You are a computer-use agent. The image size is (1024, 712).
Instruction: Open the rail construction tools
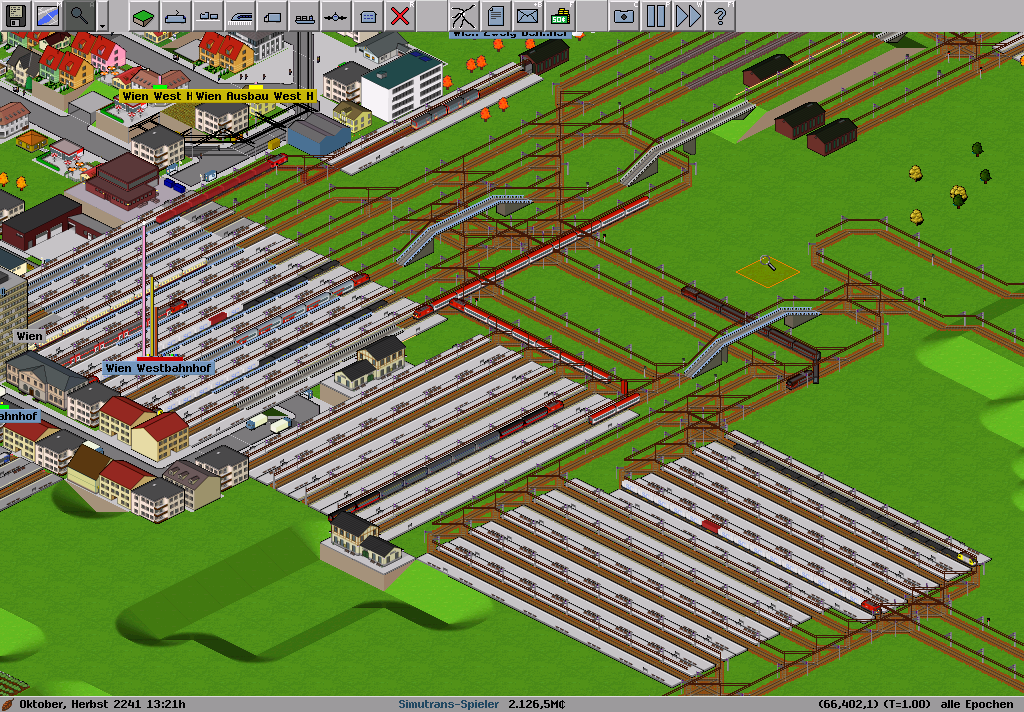tap(176, 15)
